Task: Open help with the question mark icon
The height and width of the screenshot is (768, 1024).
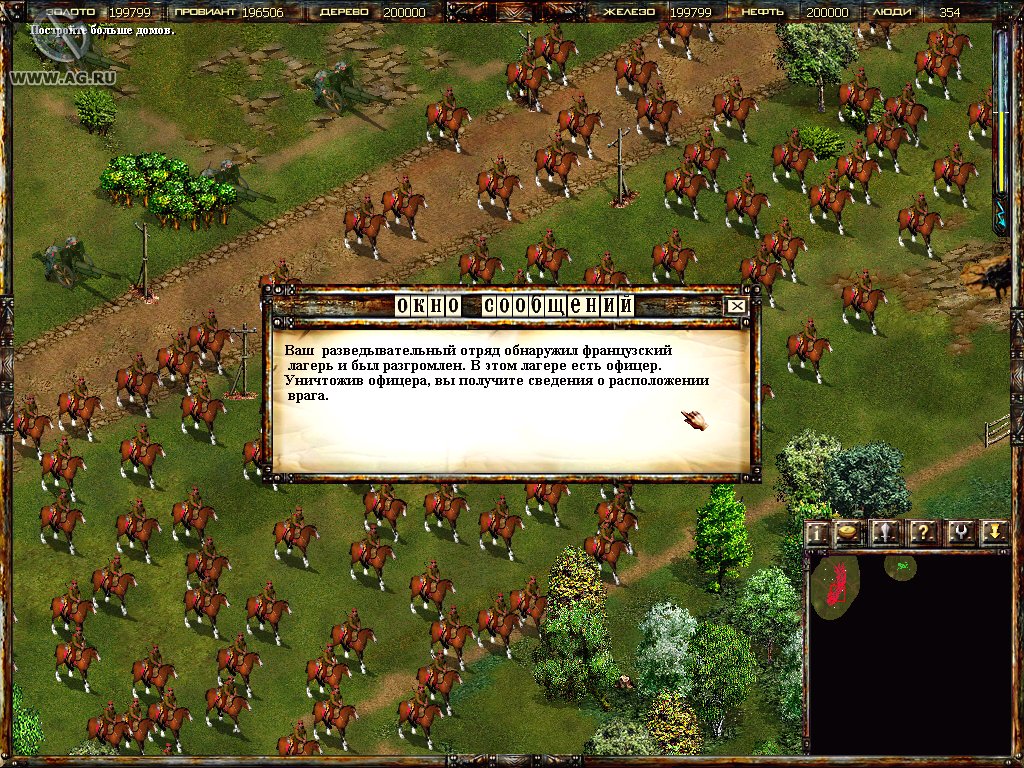Action: 923,532
